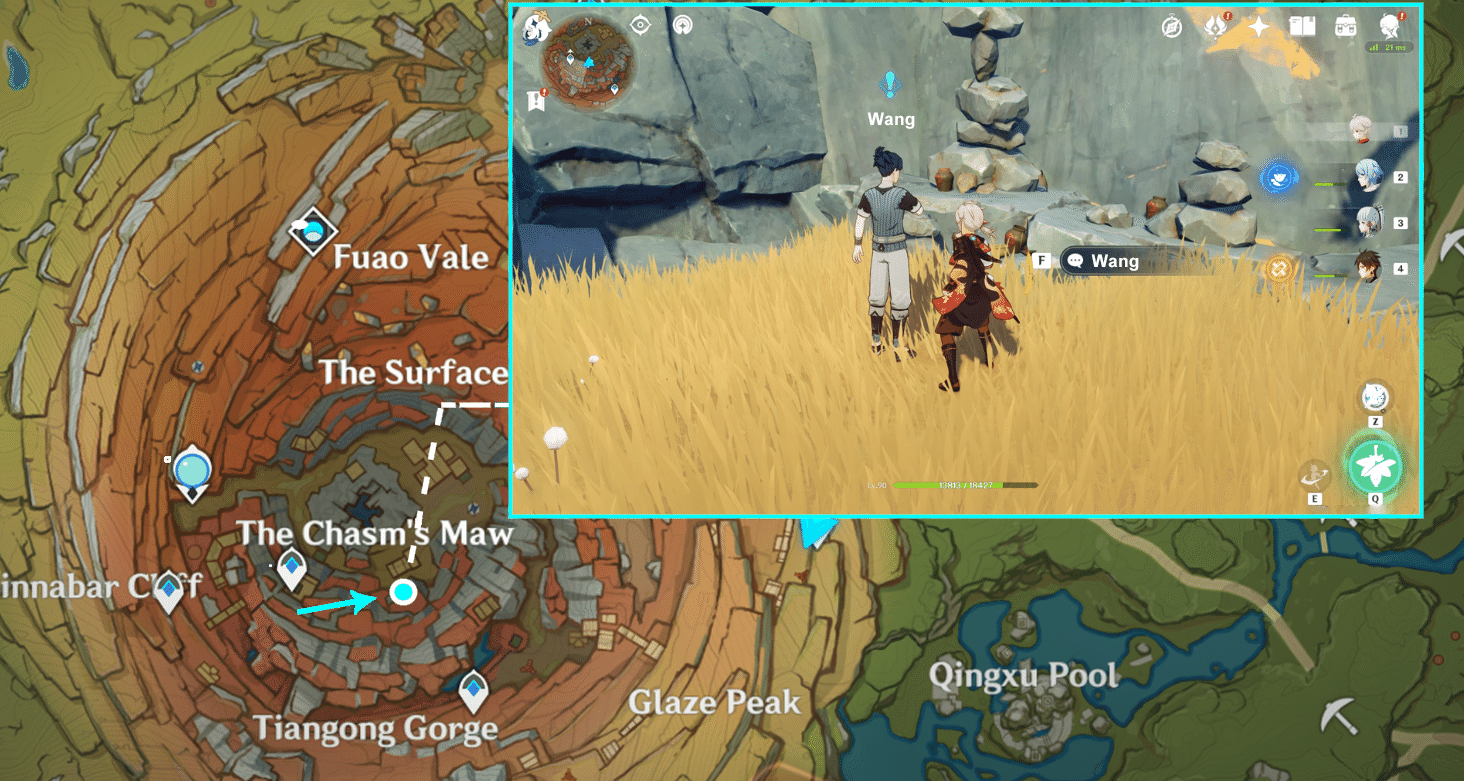Click the blue hydro flower party buff icon
Screen dimensions: 1464x781
1282,177
